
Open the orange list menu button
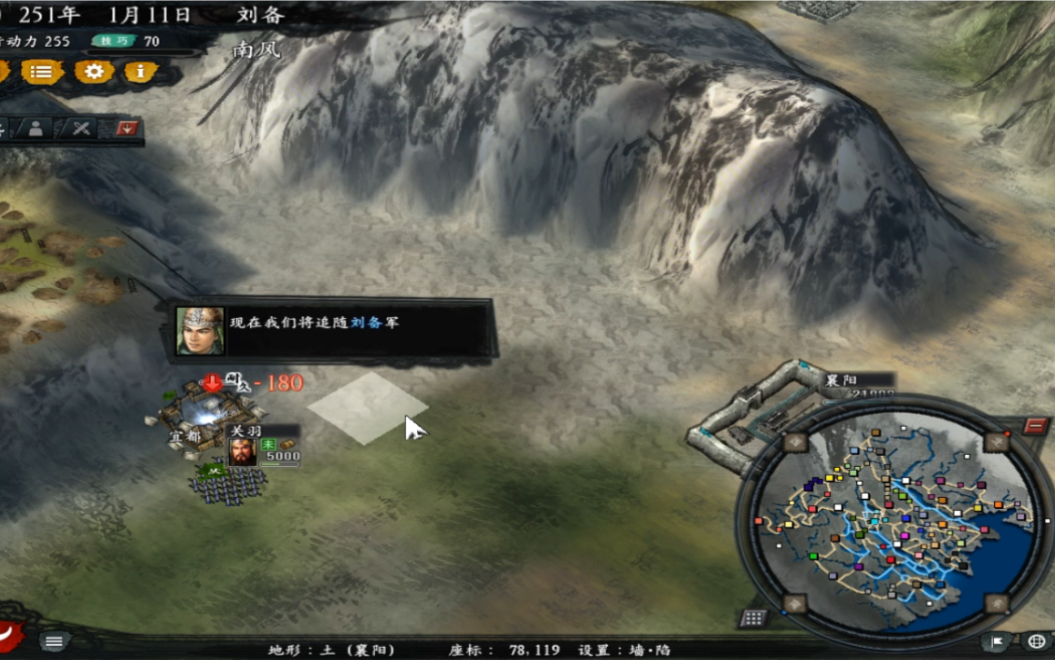[x=40, y=72]
